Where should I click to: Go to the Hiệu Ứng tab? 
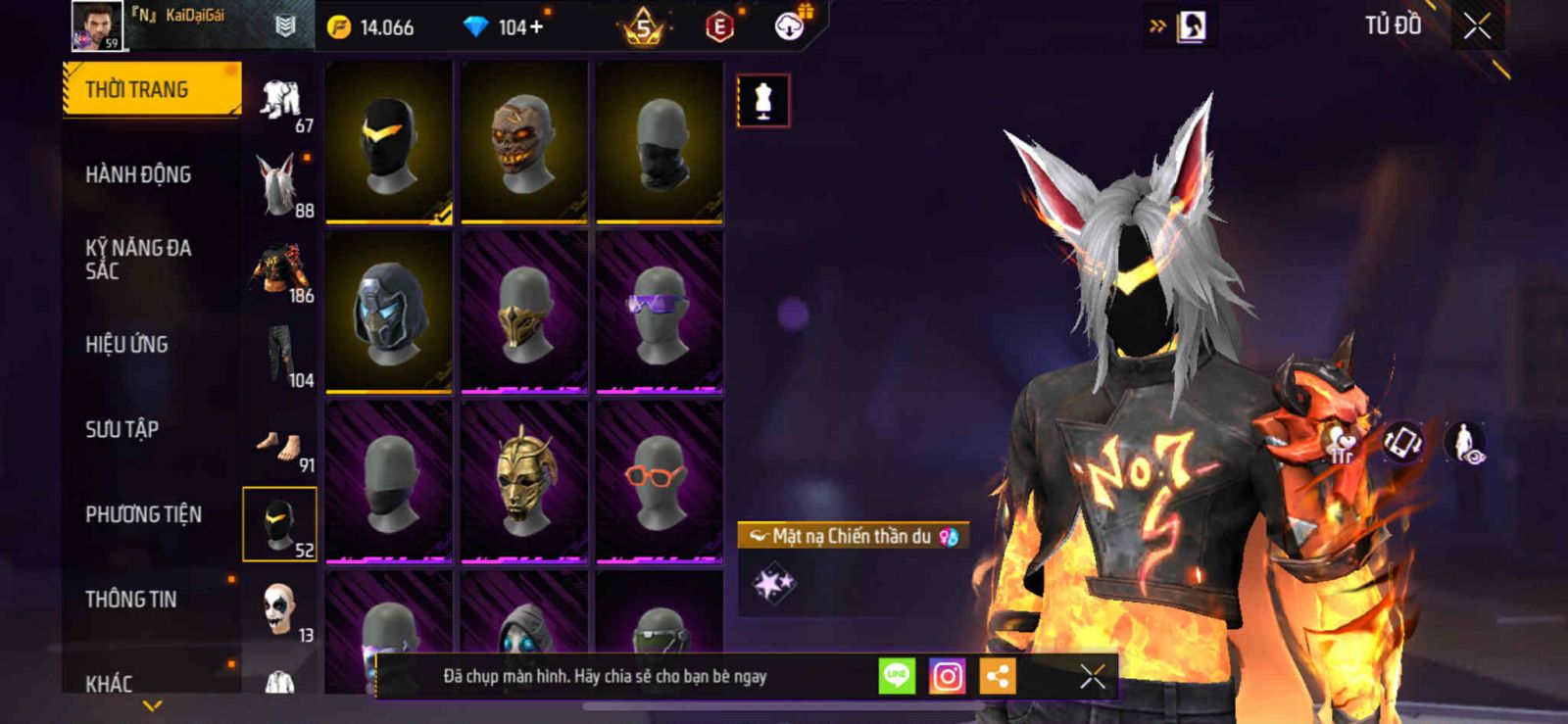(x=126, y=345)
